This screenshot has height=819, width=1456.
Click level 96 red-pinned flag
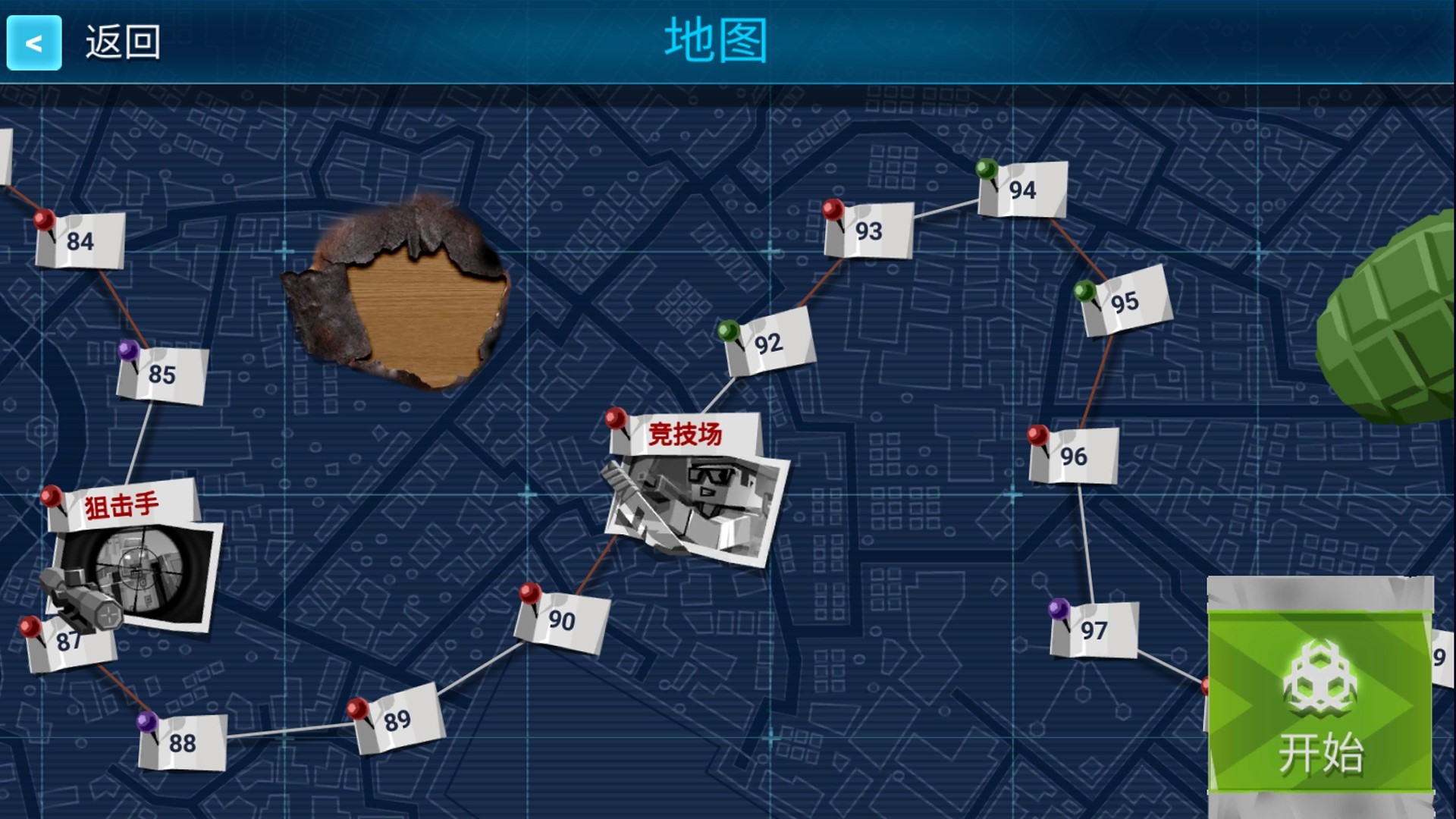[x=1075, y=455]
